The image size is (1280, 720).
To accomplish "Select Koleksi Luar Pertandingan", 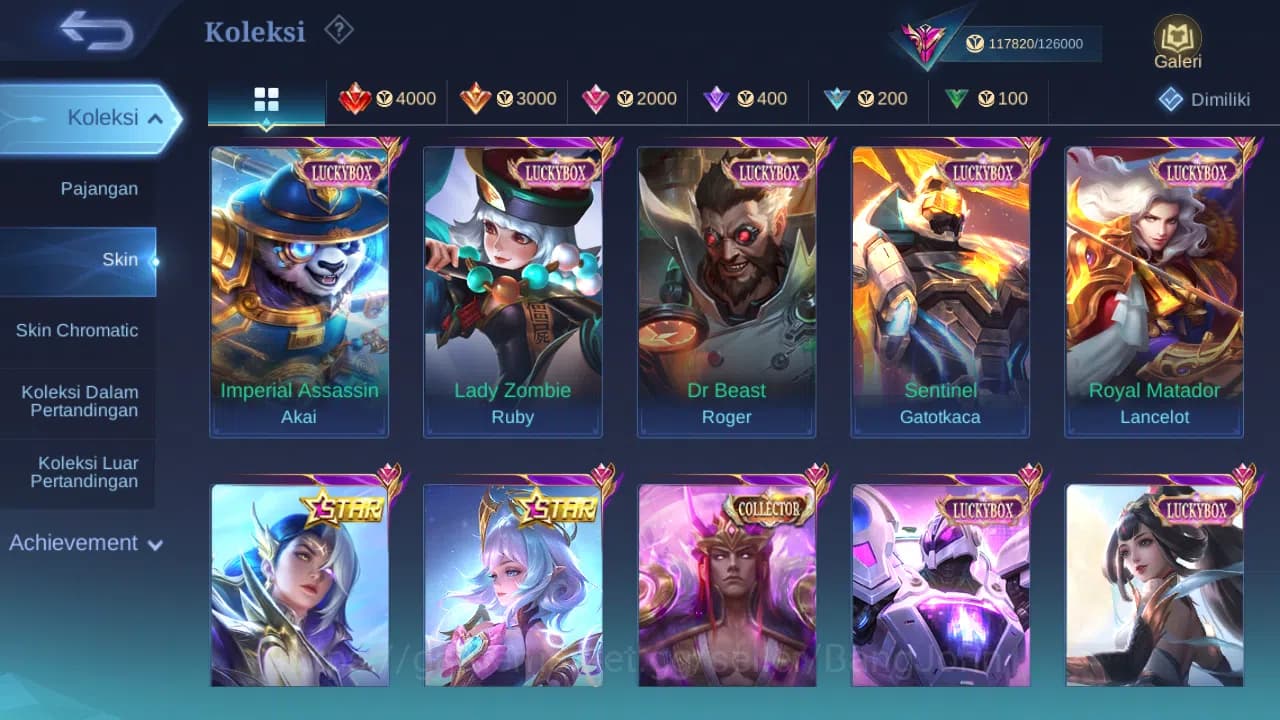I will tap(79, 472).
